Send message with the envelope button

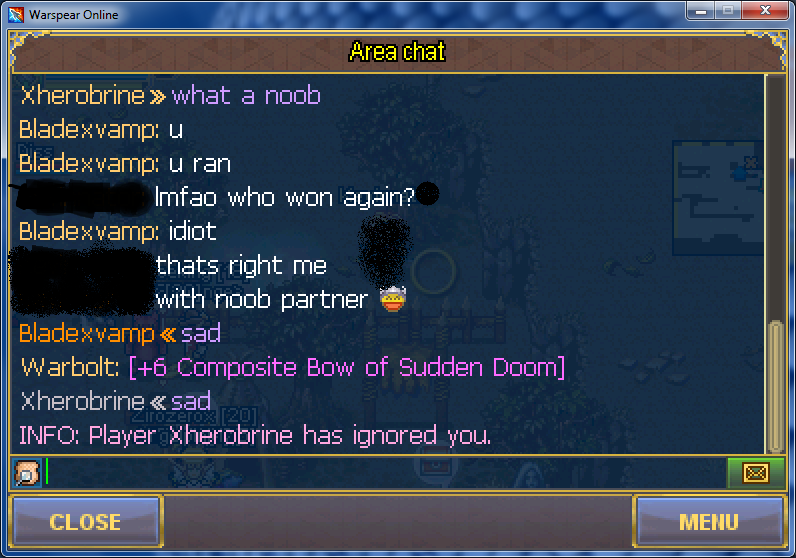pos(755,472)
